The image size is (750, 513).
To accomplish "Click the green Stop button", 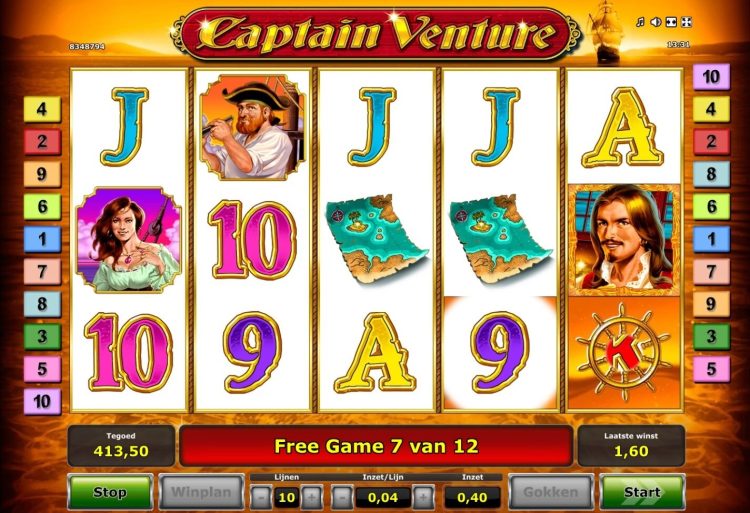I will pyautogui.click(x=110, y=492).
